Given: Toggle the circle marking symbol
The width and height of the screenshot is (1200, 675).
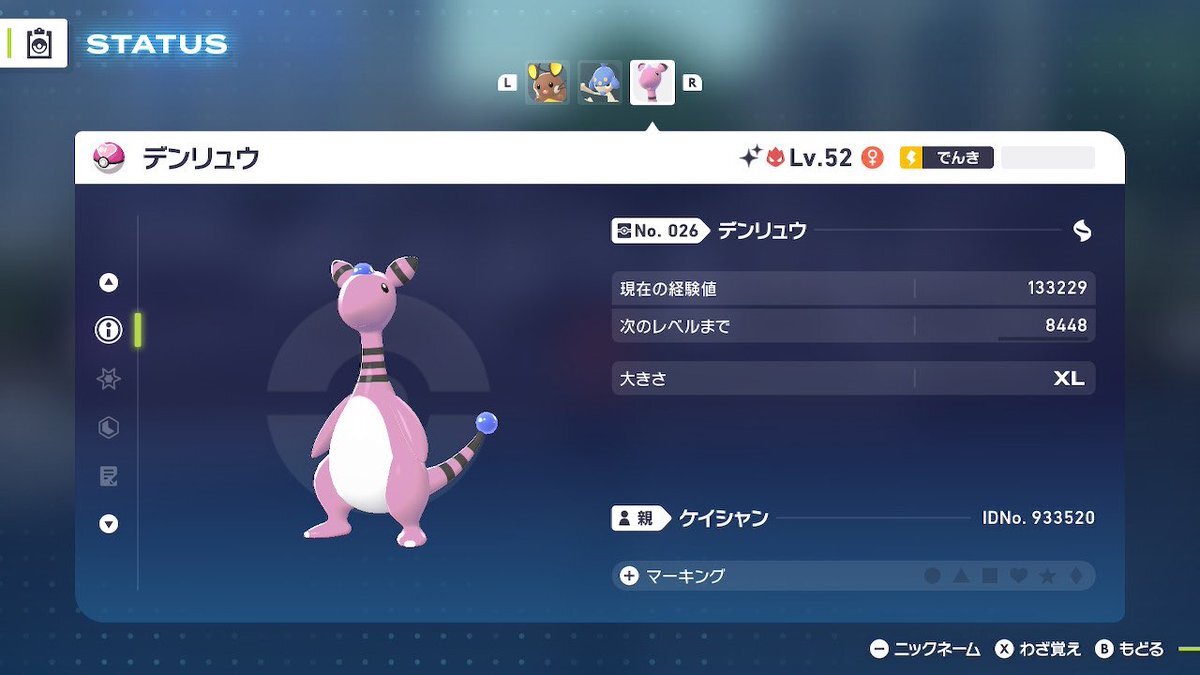Looking at the screenshot, I should [x=932, y=576].
